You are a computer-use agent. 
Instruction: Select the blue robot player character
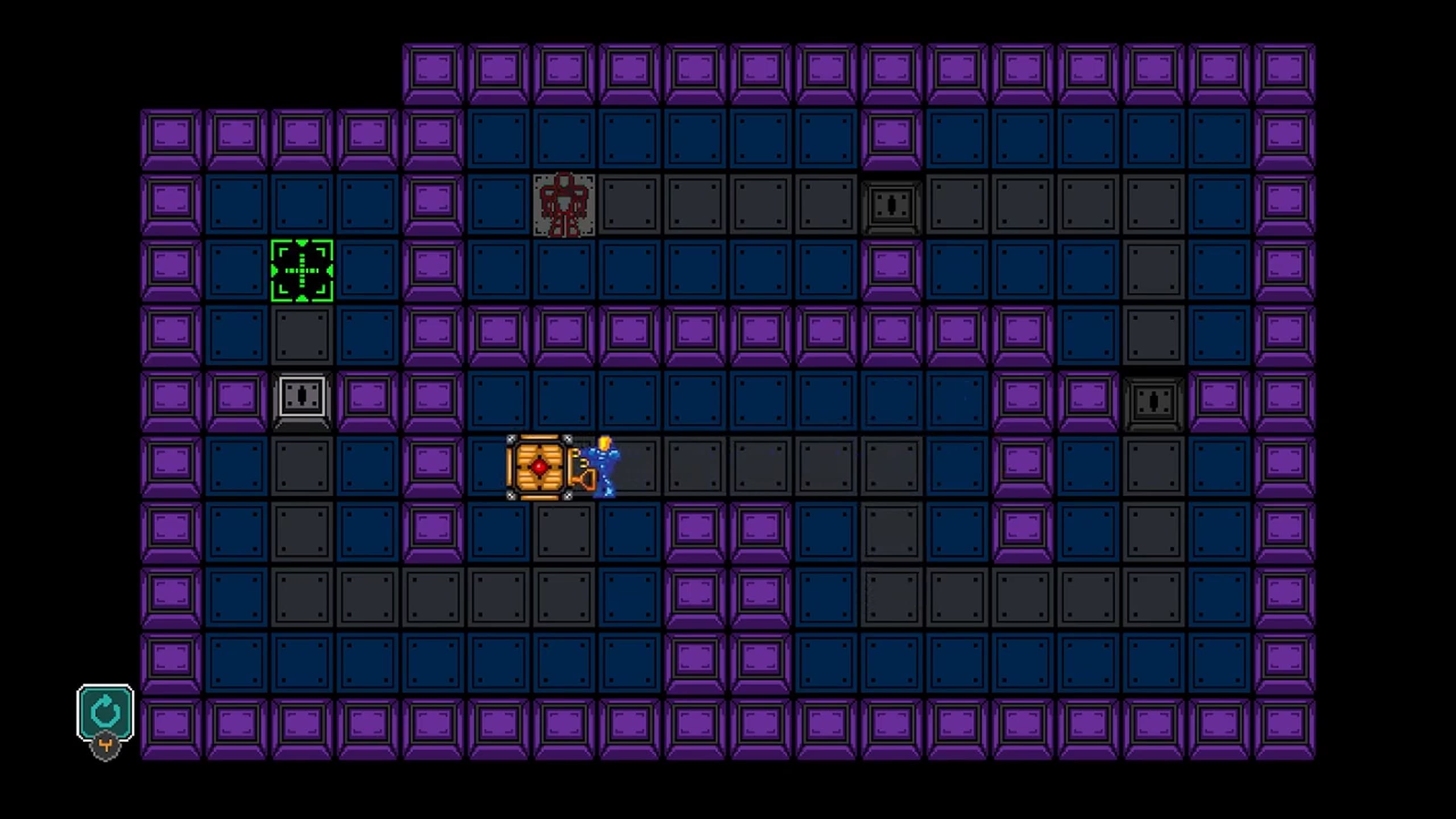[x=604, y=466]
